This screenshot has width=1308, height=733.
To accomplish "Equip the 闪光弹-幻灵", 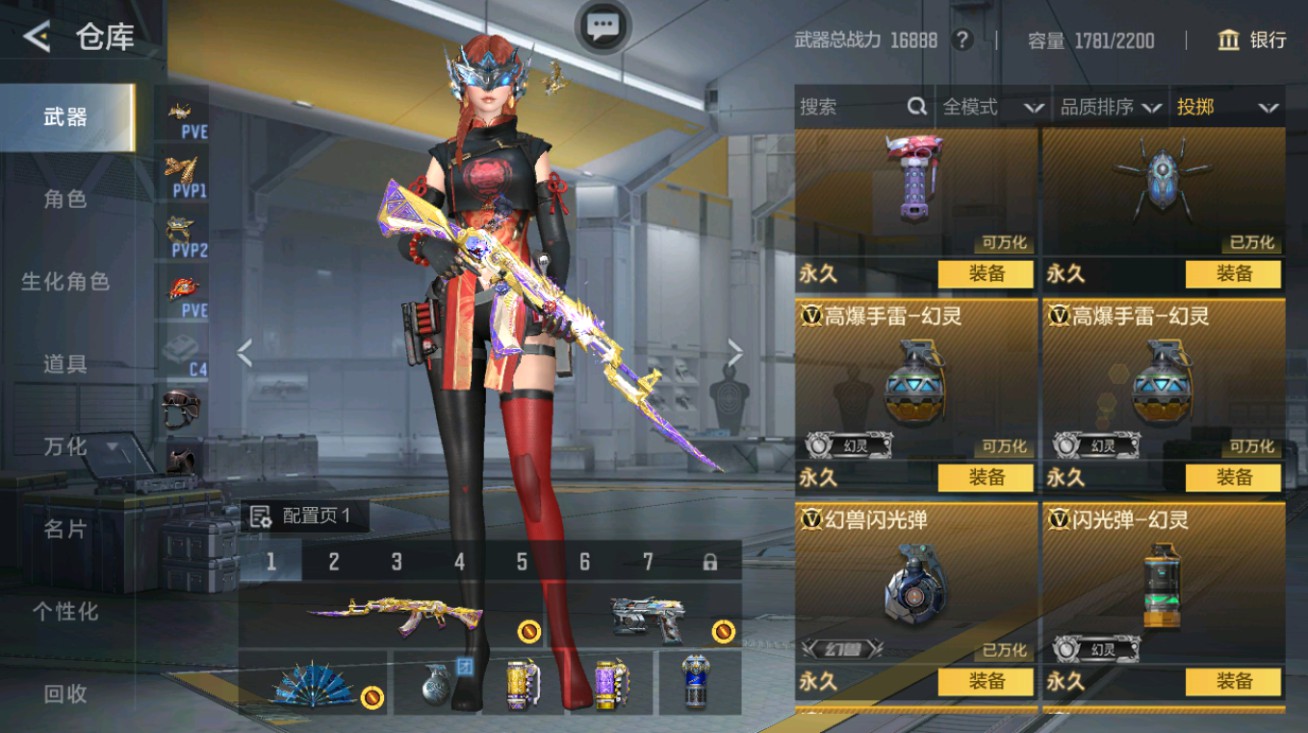I will pos(1233,682).
